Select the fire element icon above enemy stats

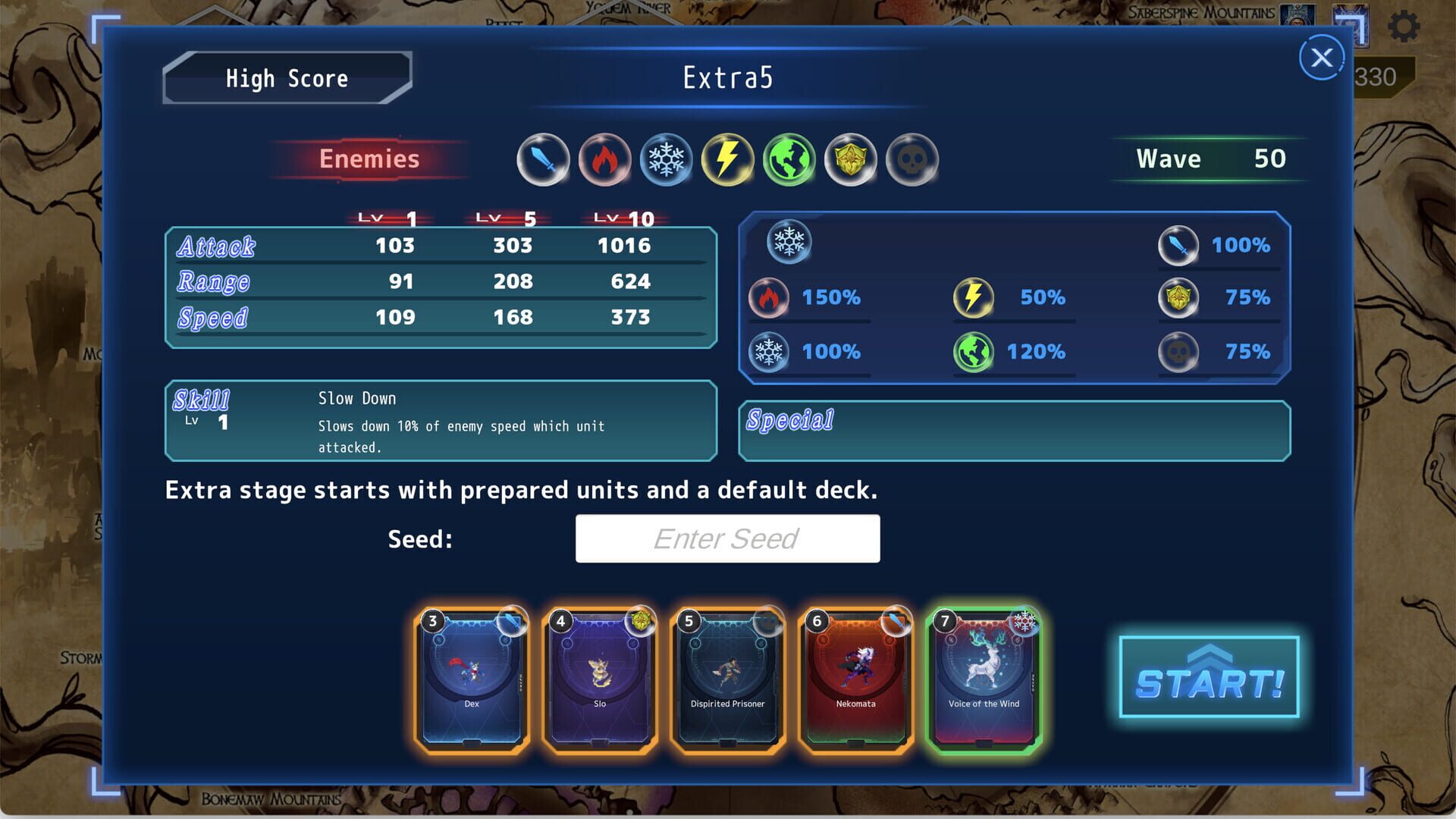tap(605, 159)
